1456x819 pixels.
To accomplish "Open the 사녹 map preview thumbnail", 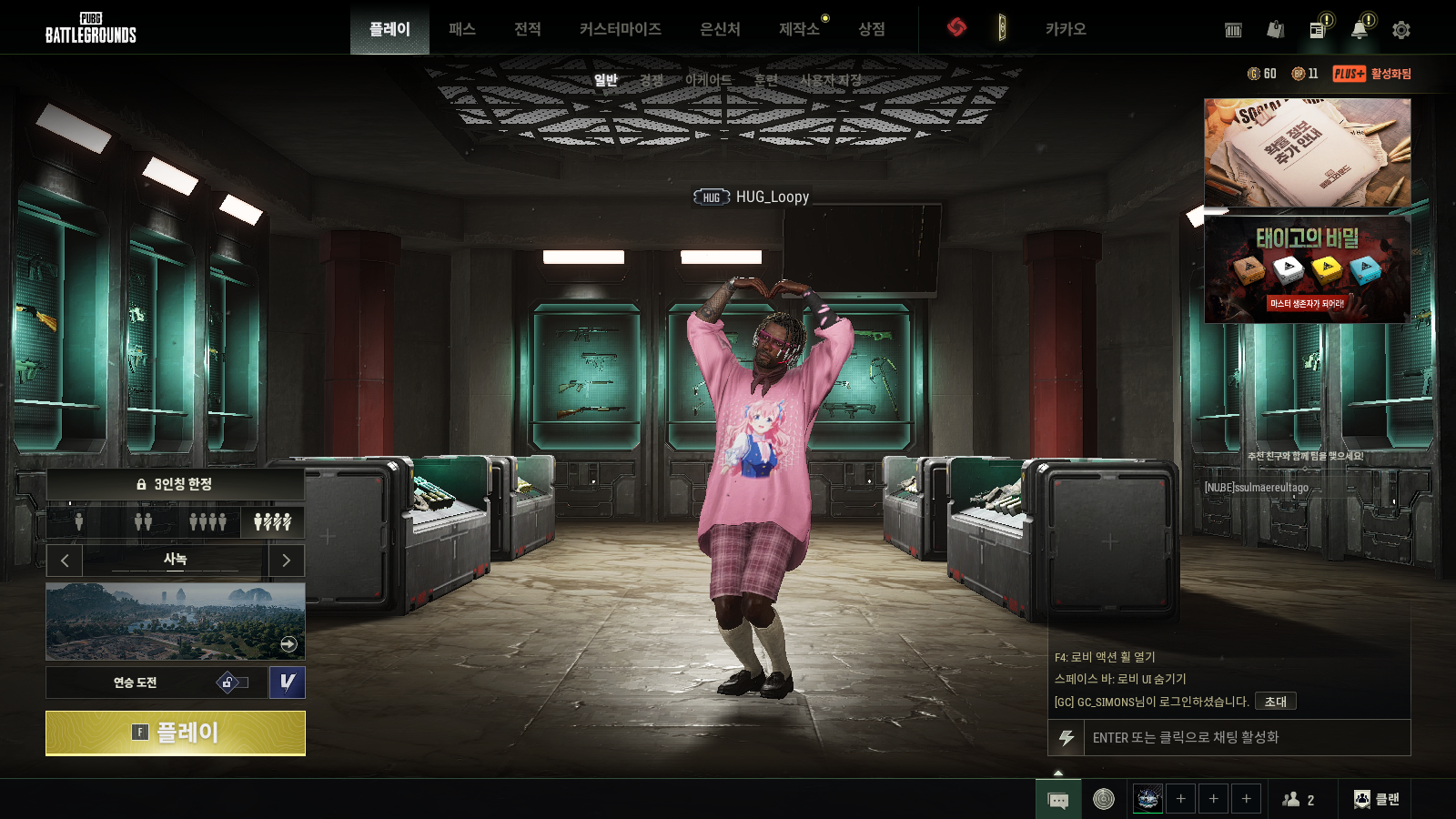I will click(176, 622).
